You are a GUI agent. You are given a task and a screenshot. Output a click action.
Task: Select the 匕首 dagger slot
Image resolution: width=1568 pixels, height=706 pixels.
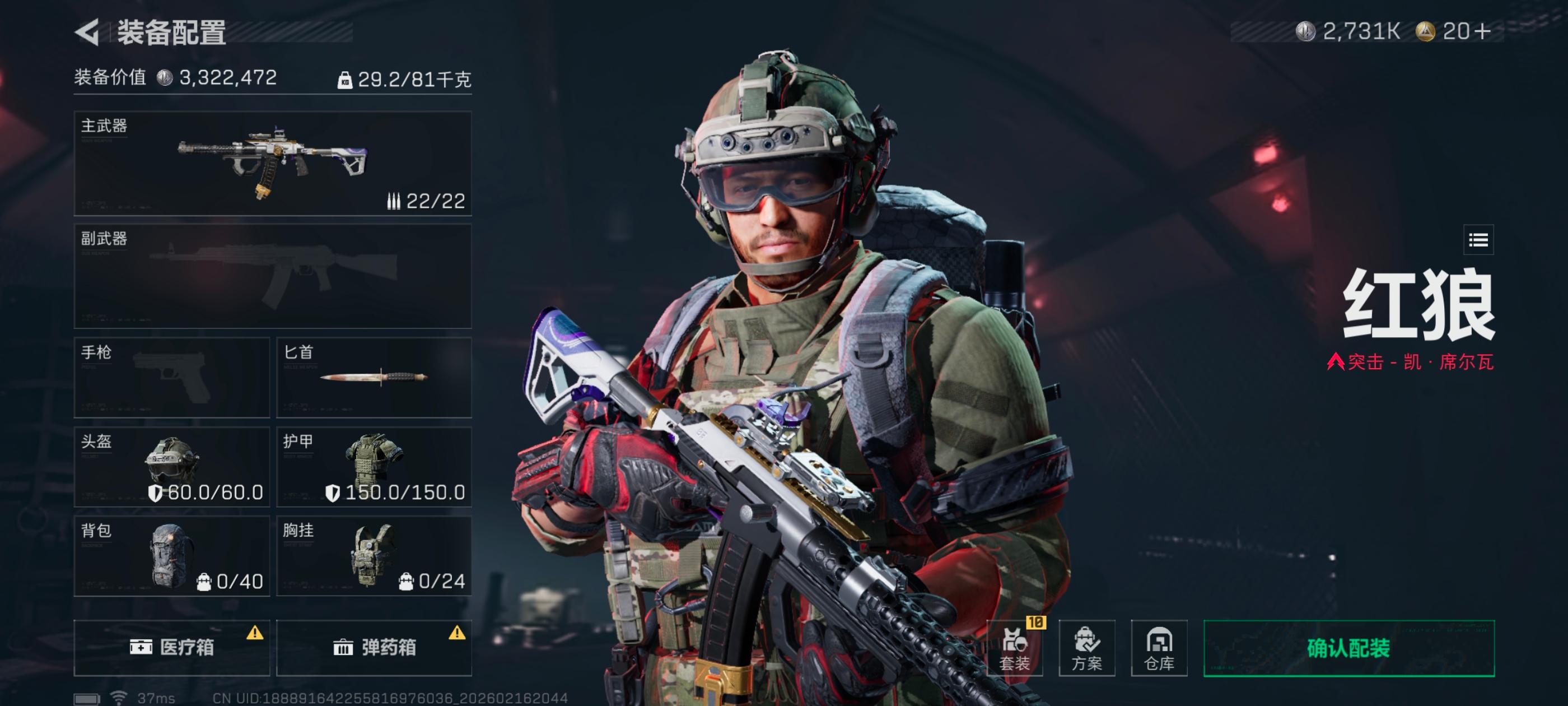pyautogui.click(x=374, y=377)
